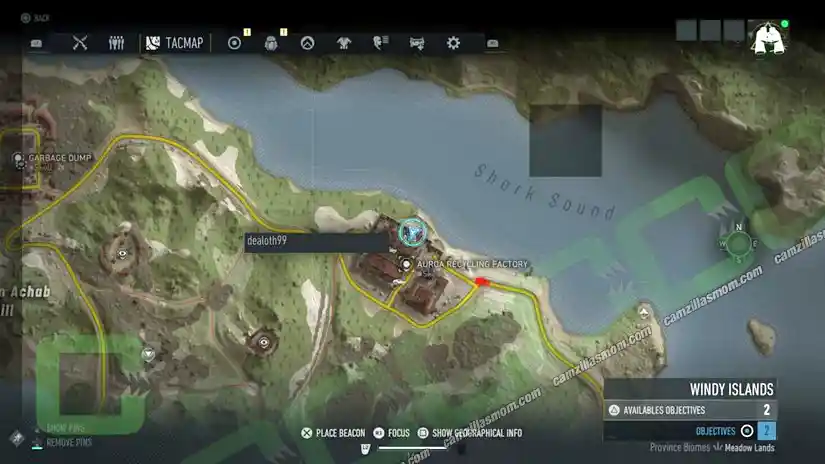The image size is (825, 464).
Task: Open the settings gear tab
Action: 453,43
